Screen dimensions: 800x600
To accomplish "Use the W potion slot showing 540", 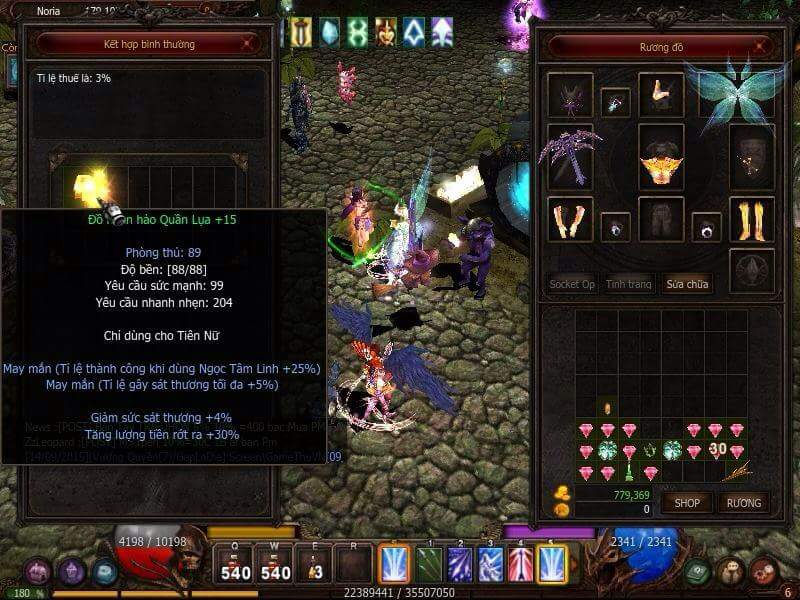I will pos(274,565).
